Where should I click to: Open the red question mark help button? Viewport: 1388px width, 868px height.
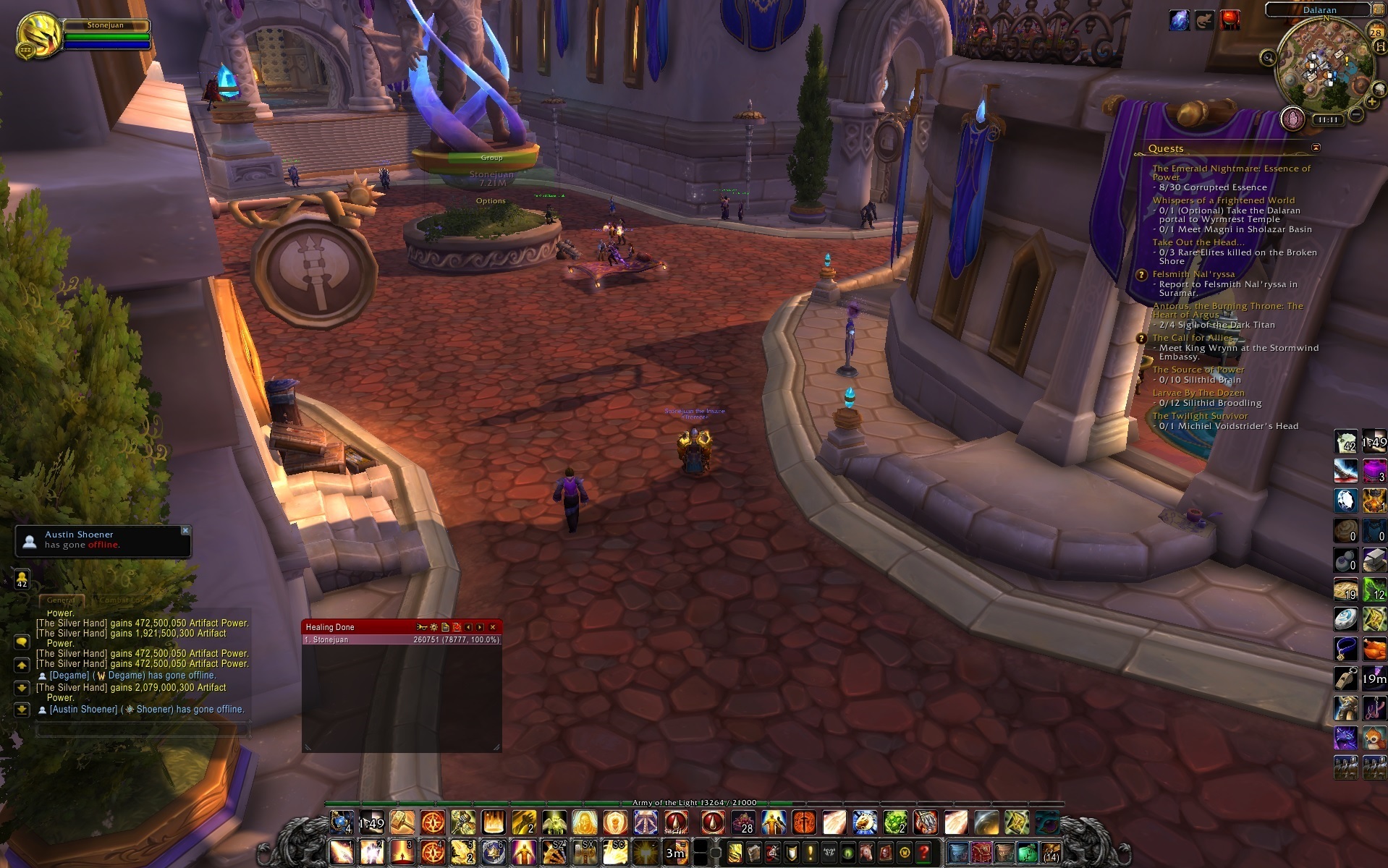pyautogui.click(x=923, y=854)
